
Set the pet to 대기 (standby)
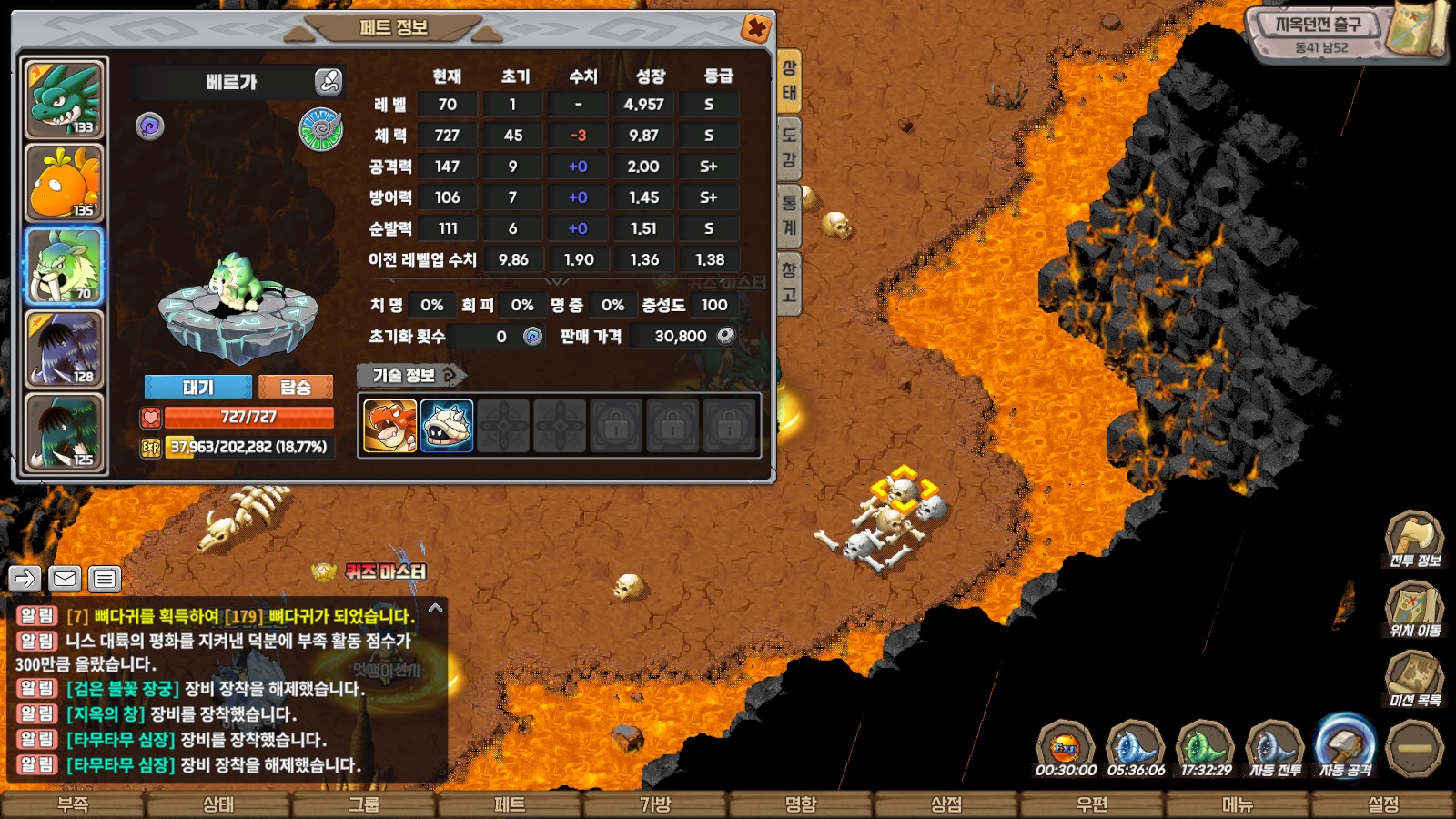point(198,388)
